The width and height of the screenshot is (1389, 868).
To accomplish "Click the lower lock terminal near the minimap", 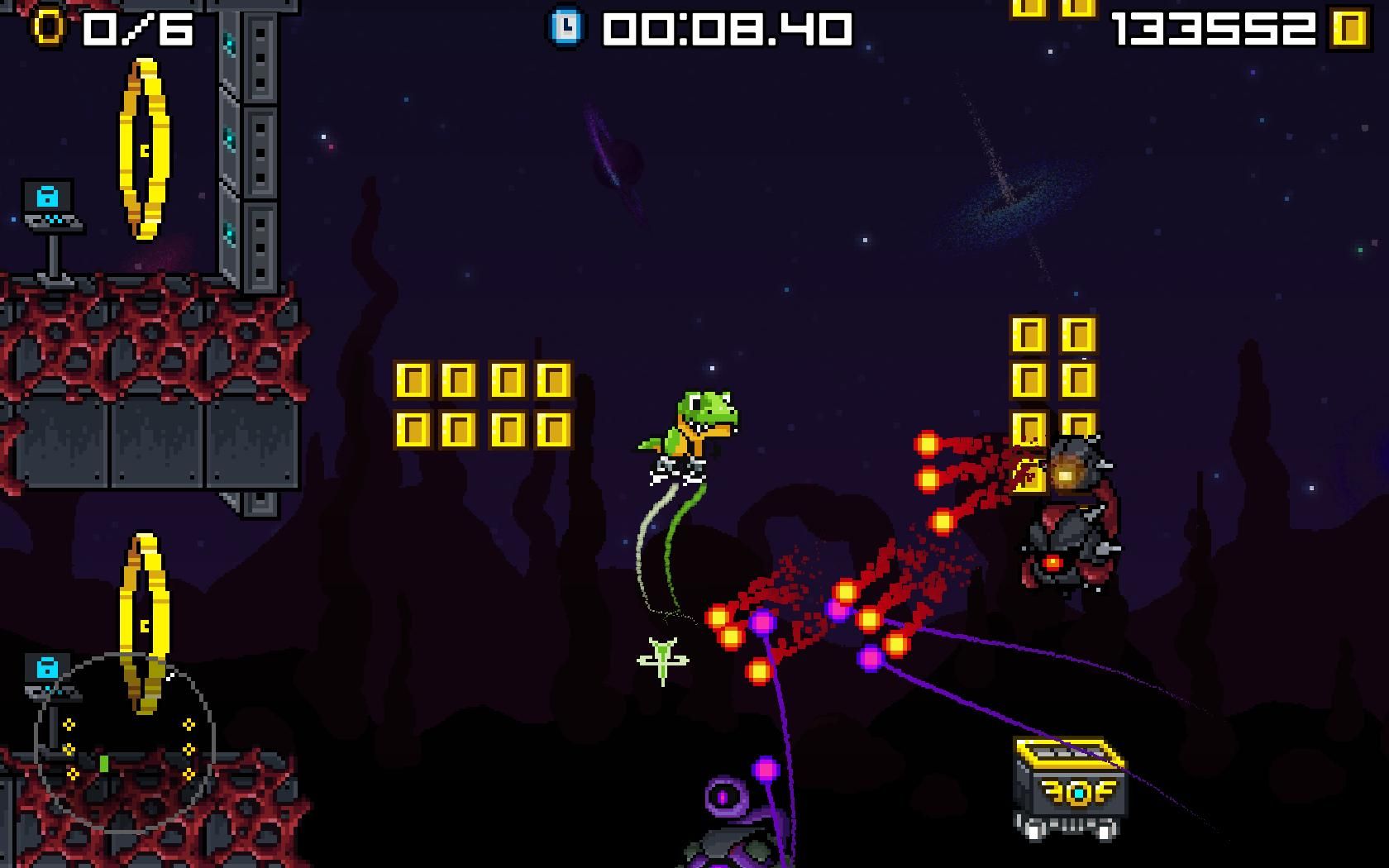I will pyautogui.click(x=47, y=668).
